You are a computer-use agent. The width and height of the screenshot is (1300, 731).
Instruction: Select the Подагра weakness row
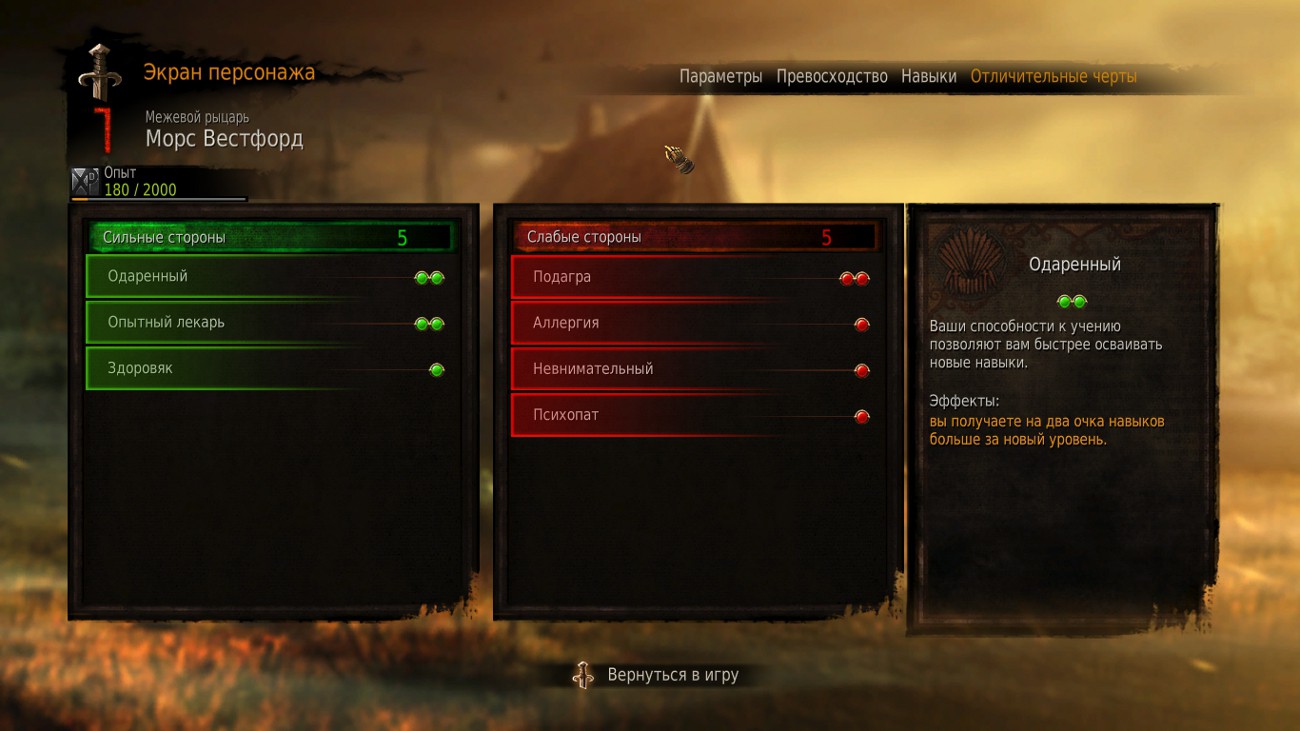click(x=692, y=277)
